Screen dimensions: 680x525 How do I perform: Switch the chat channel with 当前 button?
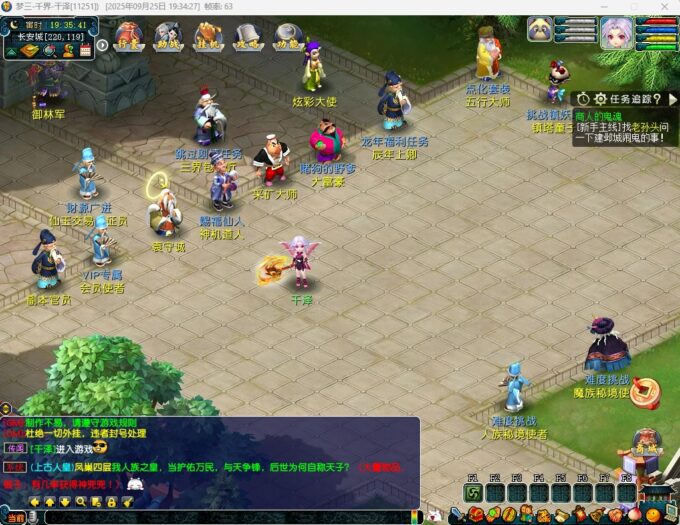coord(14,517)
